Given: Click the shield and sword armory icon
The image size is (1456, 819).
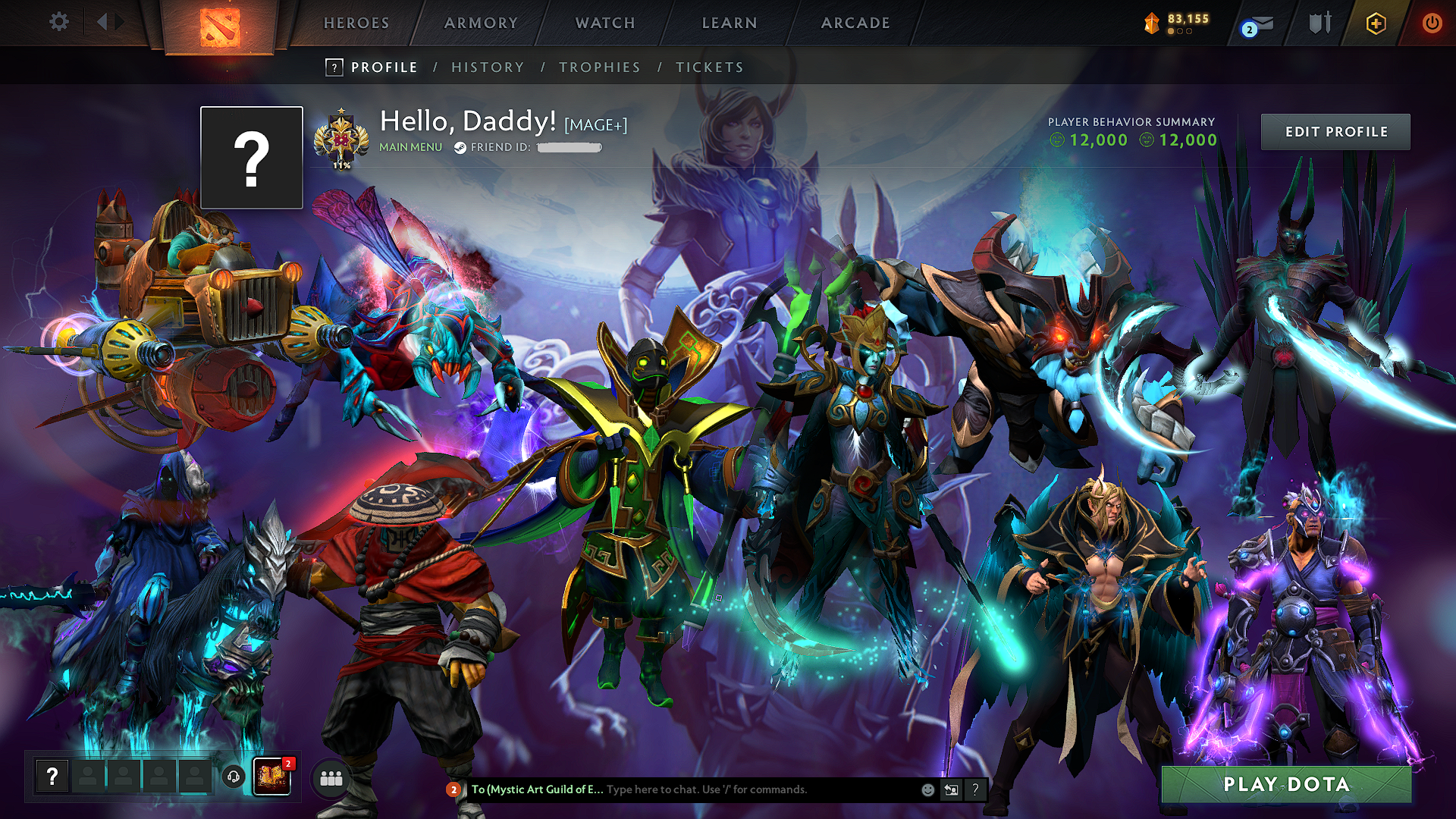Looking at the screenshot, I should pyautogui.click(x=1319, y=23).
